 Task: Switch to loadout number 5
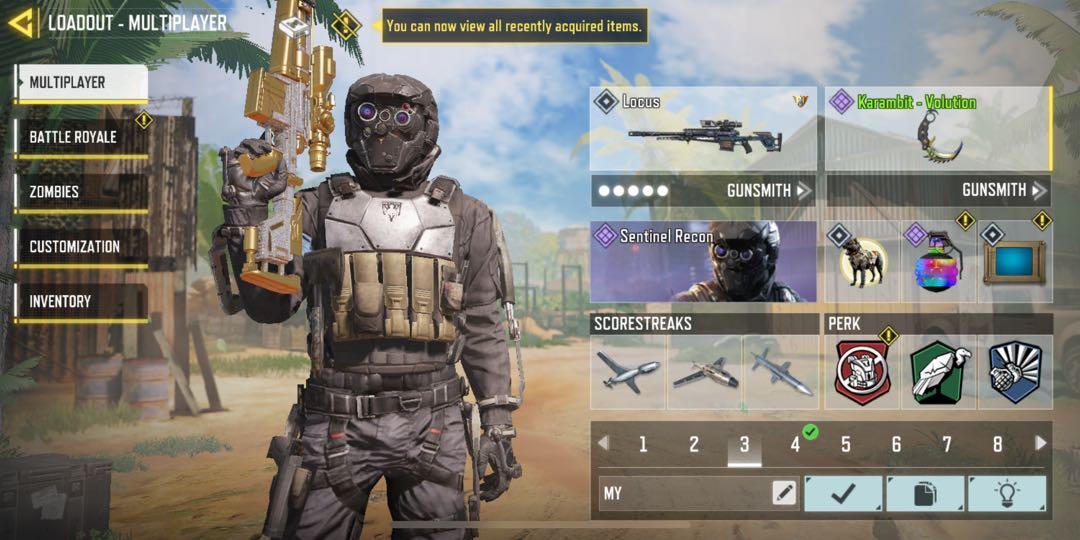846,445
